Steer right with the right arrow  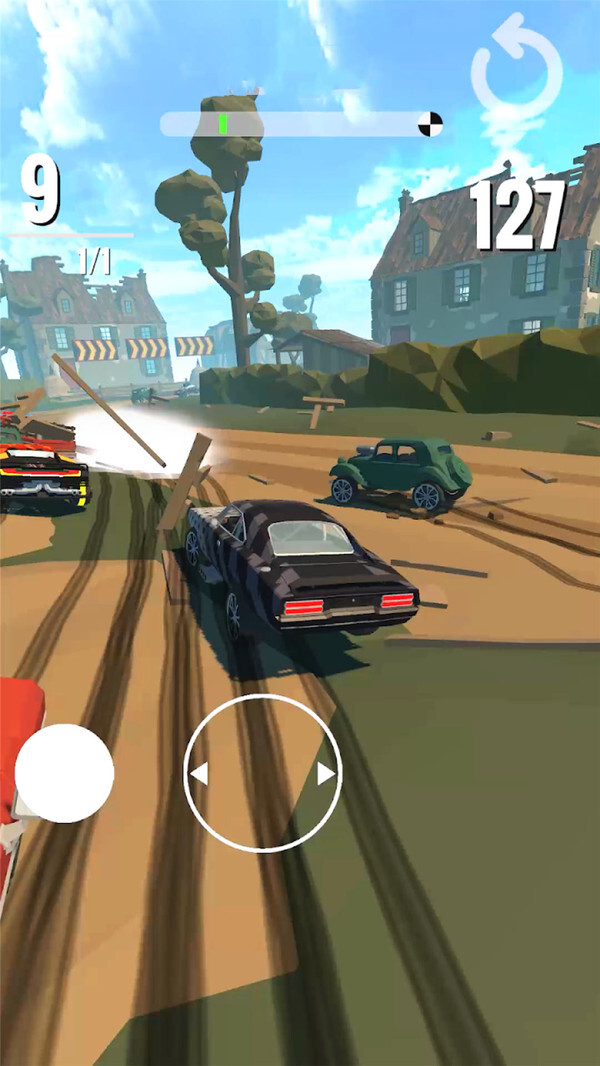coord(326,774)
